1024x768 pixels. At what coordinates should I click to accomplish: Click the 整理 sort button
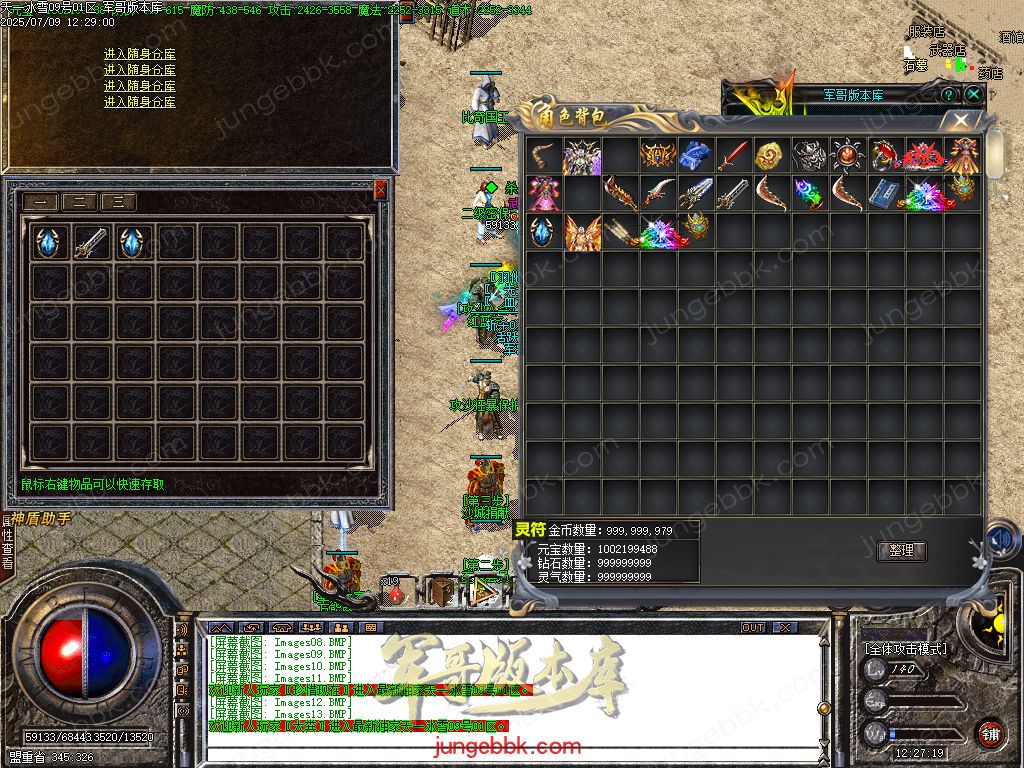pyautogui.click(x=901, y=551)
